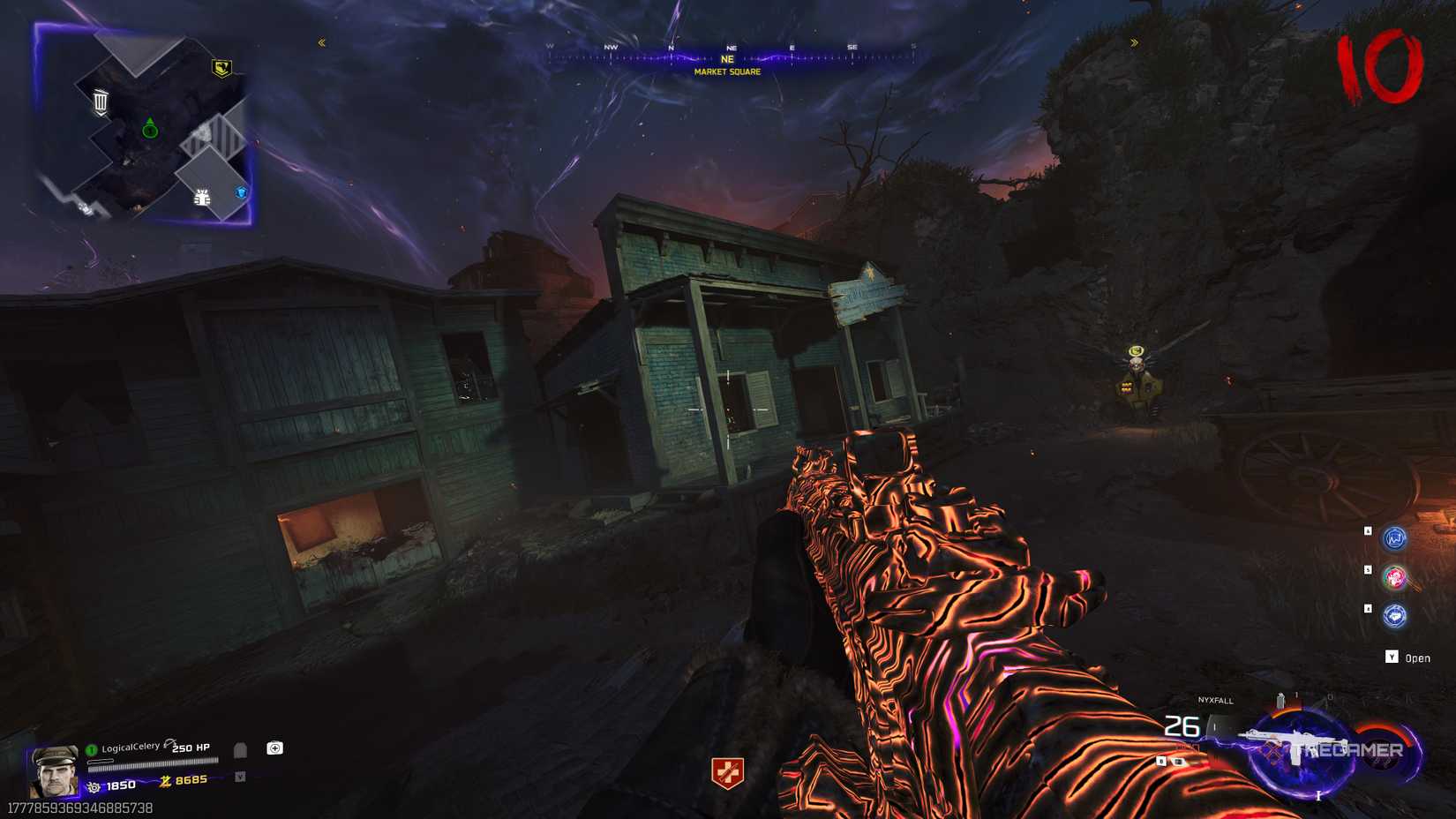The image size is (1456, 819).
Task: Click the NE heading on the compass bar
Action: [x=727, y=58]
